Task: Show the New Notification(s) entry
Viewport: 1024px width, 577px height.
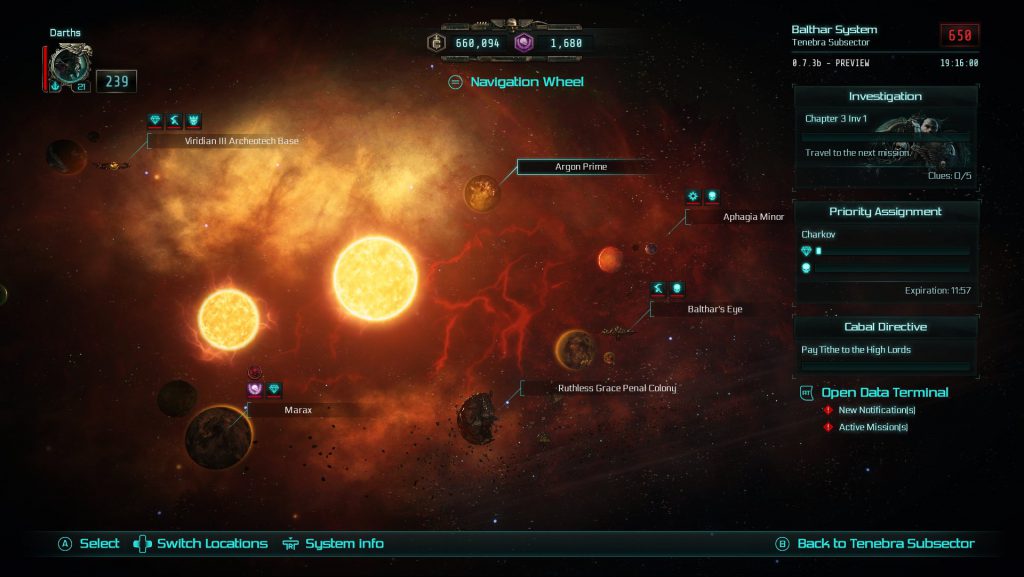Action: click(x=876, y=410)
